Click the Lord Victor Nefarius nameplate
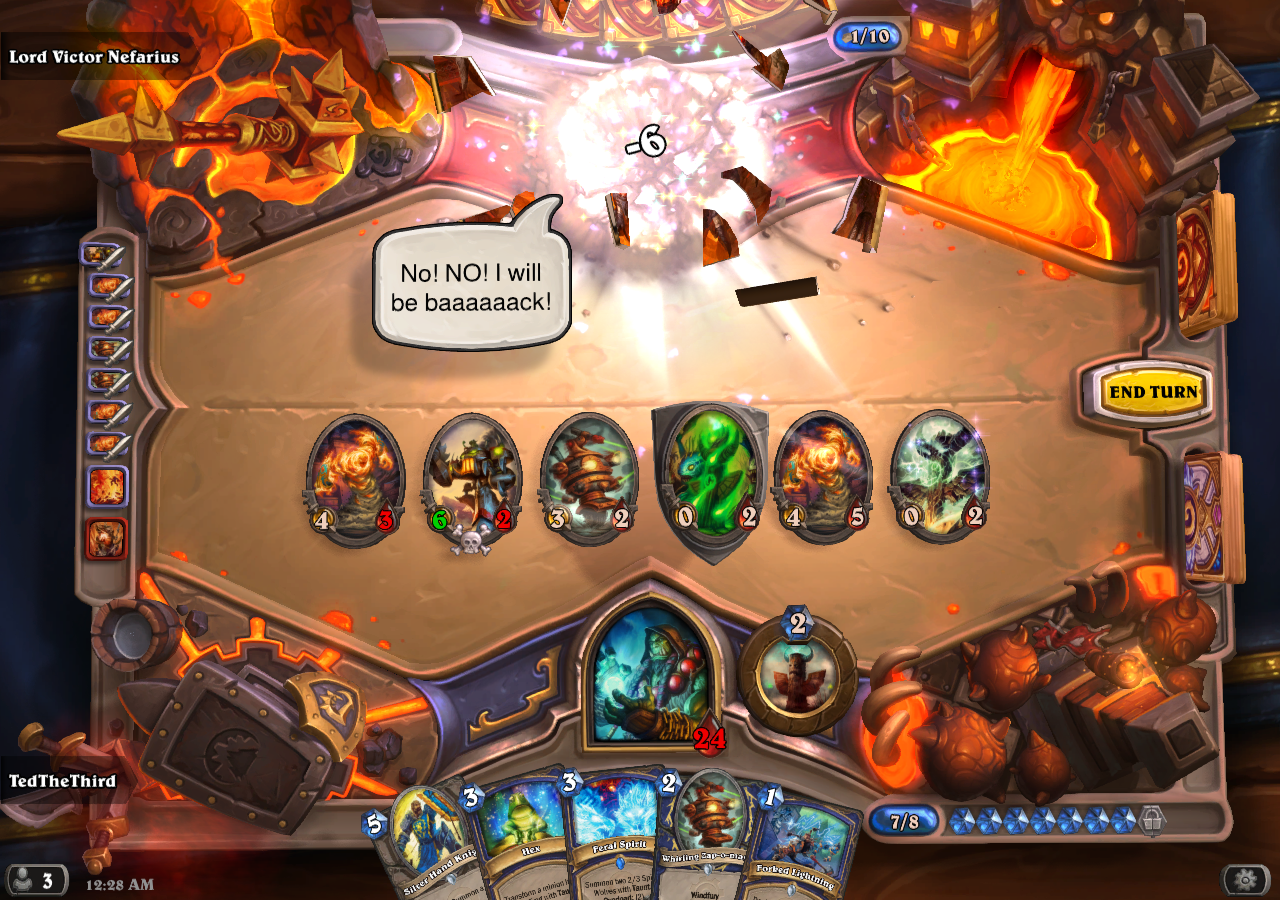 point(95,57)
